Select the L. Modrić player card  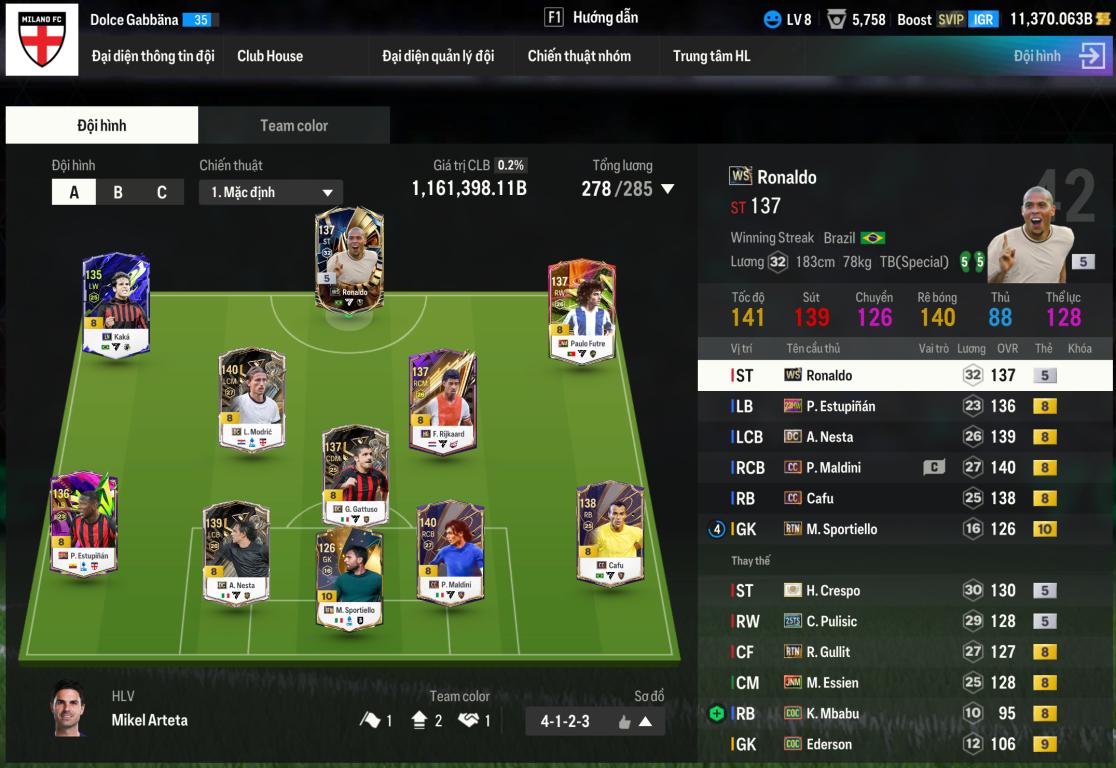pos(252,398)
